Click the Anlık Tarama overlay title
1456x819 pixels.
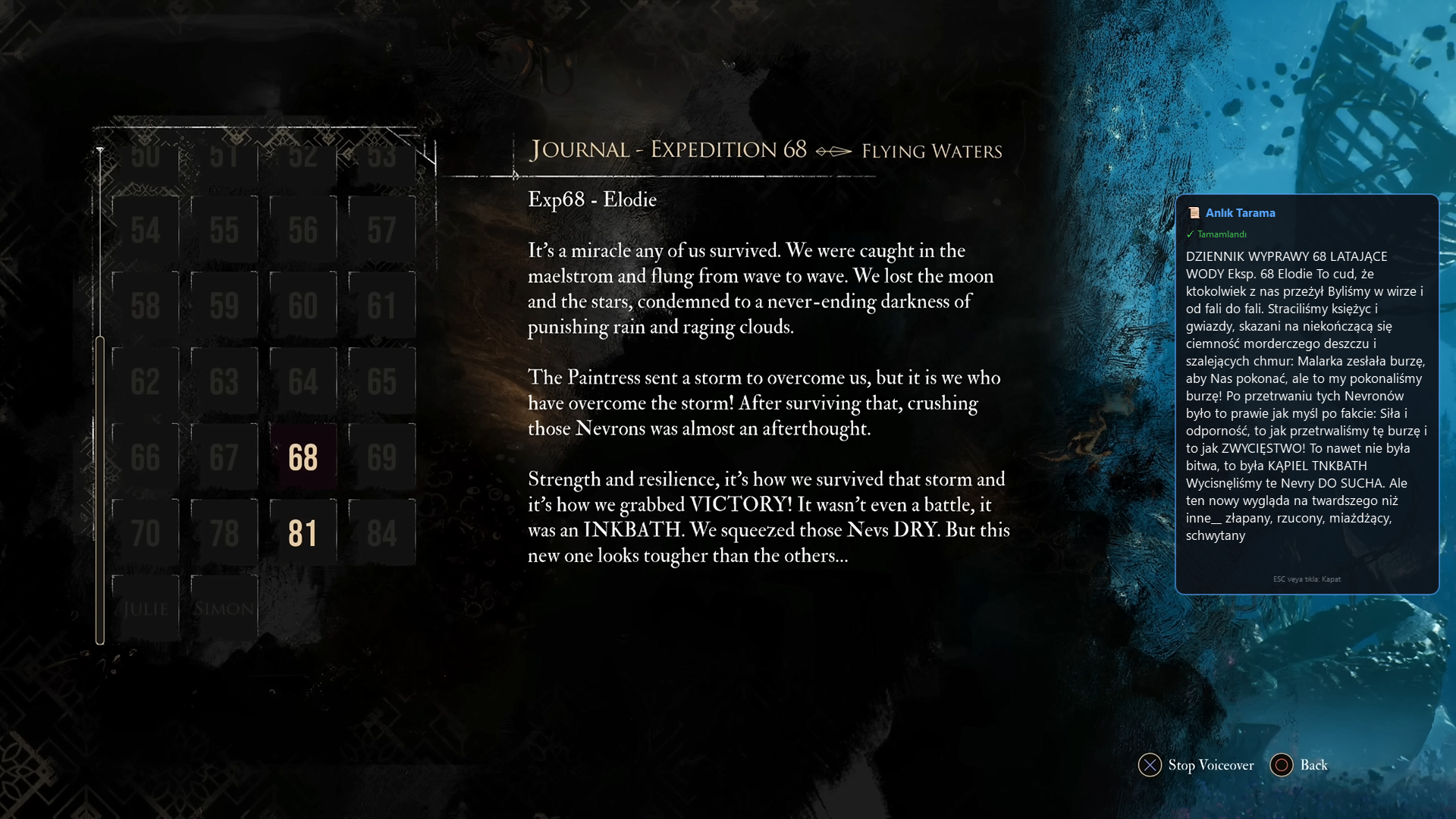coord(1240,213)
